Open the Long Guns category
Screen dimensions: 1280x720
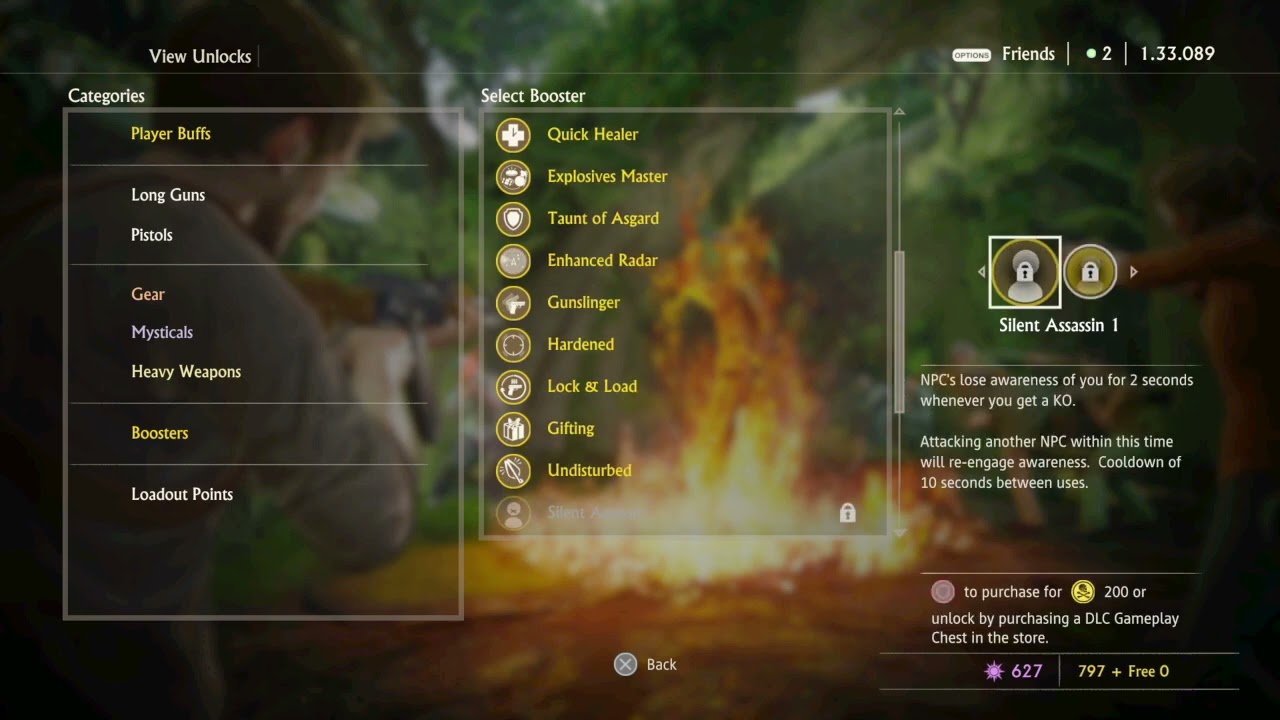tap(168, 195)
